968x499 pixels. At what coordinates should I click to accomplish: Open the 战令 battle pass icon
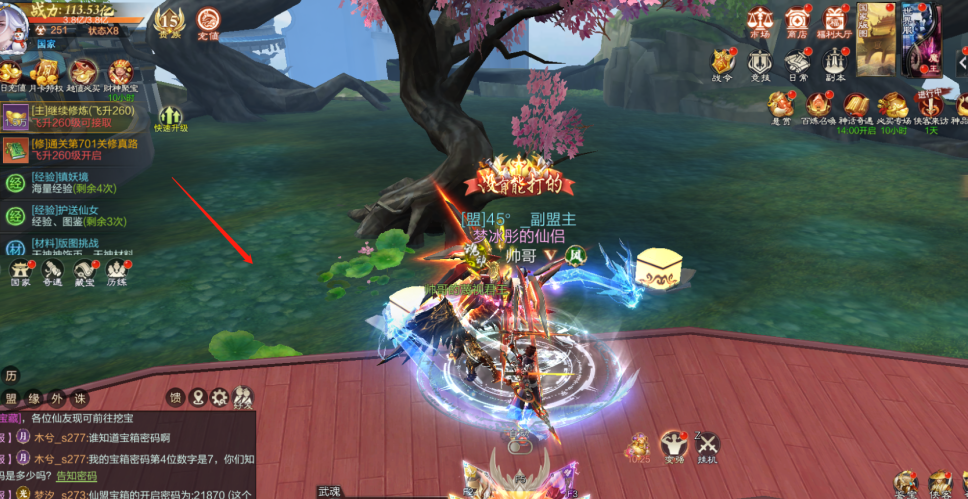point(722,62)
